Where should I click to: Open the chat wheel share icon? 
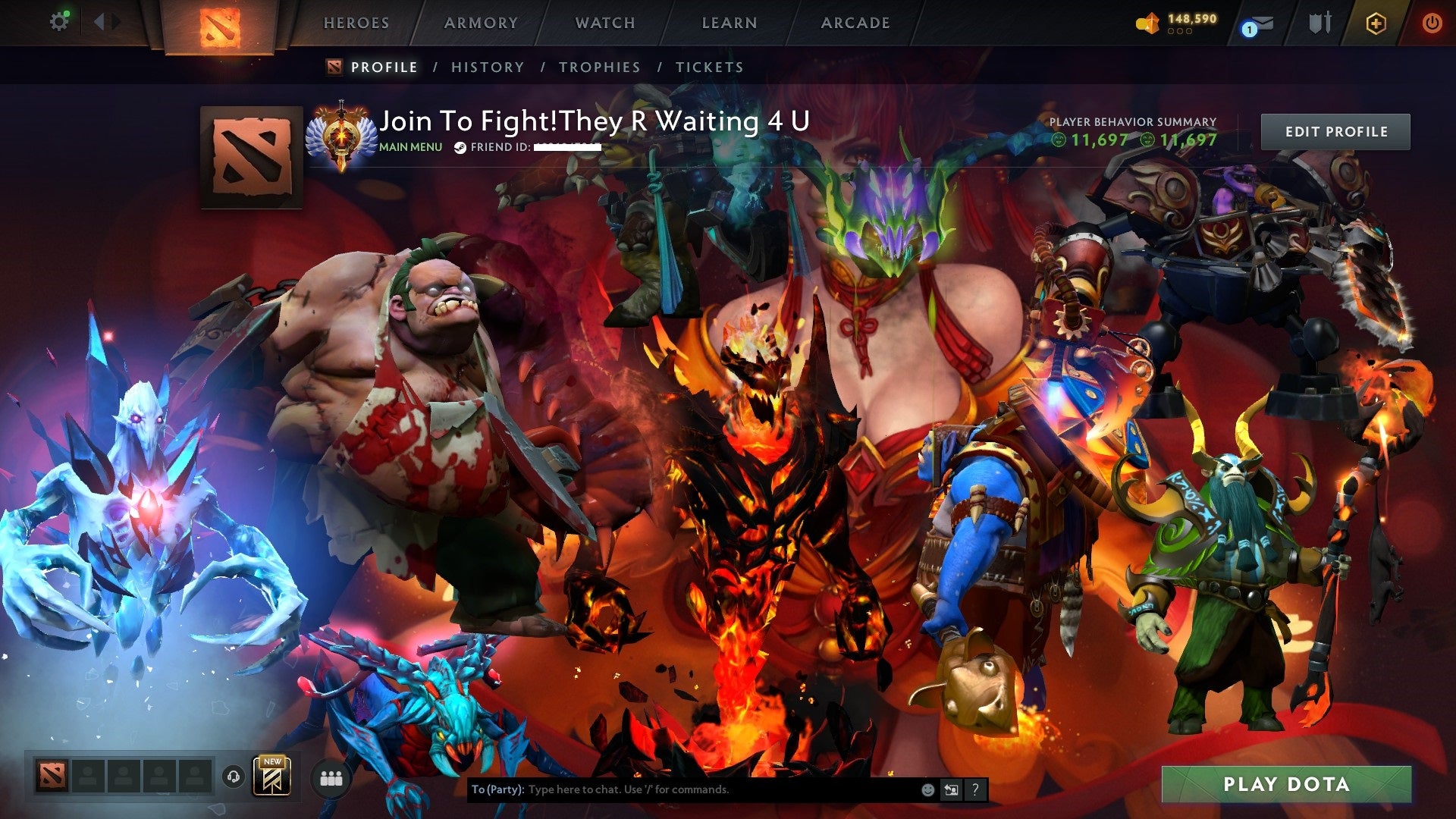click(x=950, y=789)
